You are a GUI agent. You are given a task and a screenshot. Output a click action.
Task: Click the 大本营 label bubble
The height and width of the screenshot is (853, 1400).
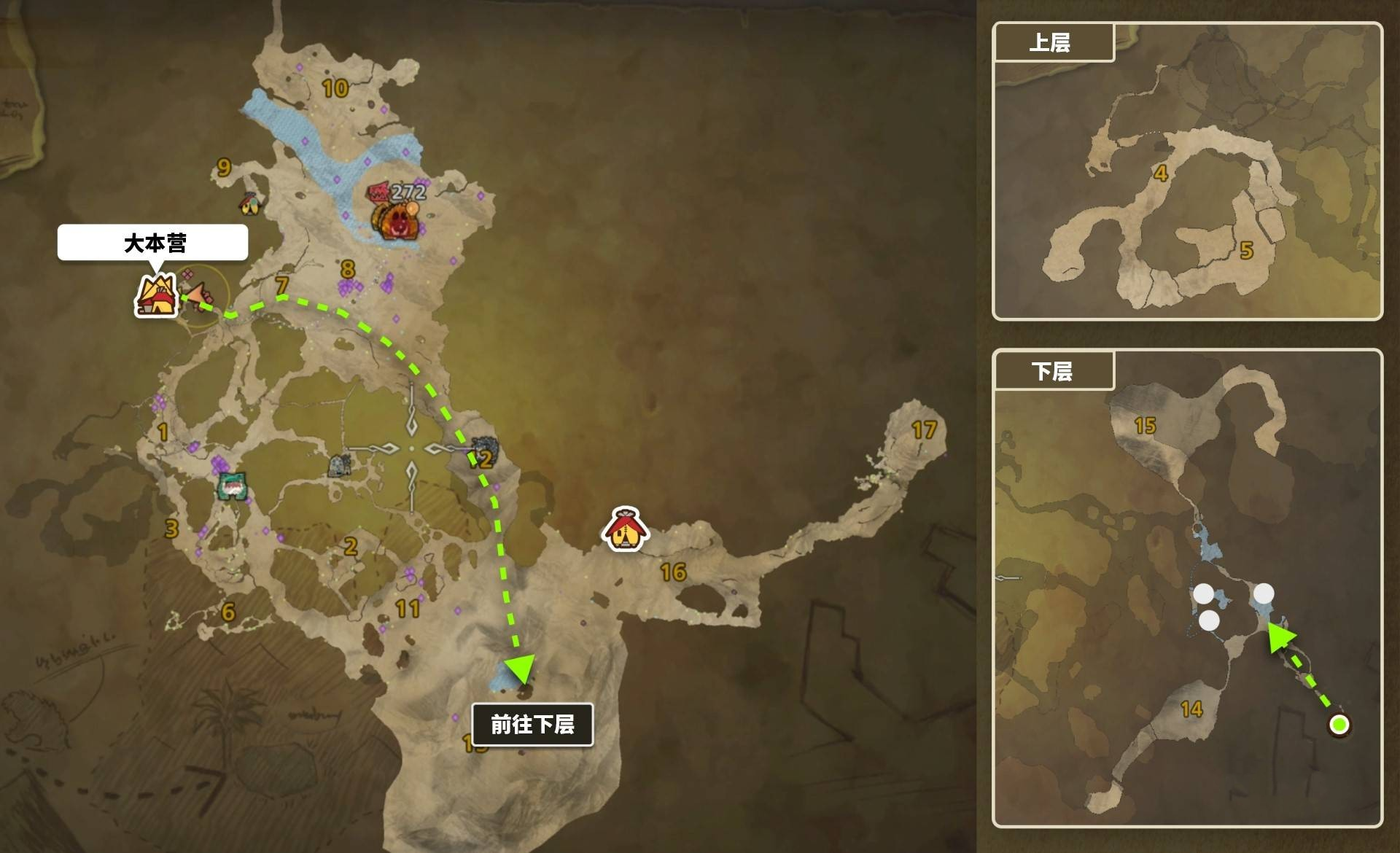pos(153,243)
